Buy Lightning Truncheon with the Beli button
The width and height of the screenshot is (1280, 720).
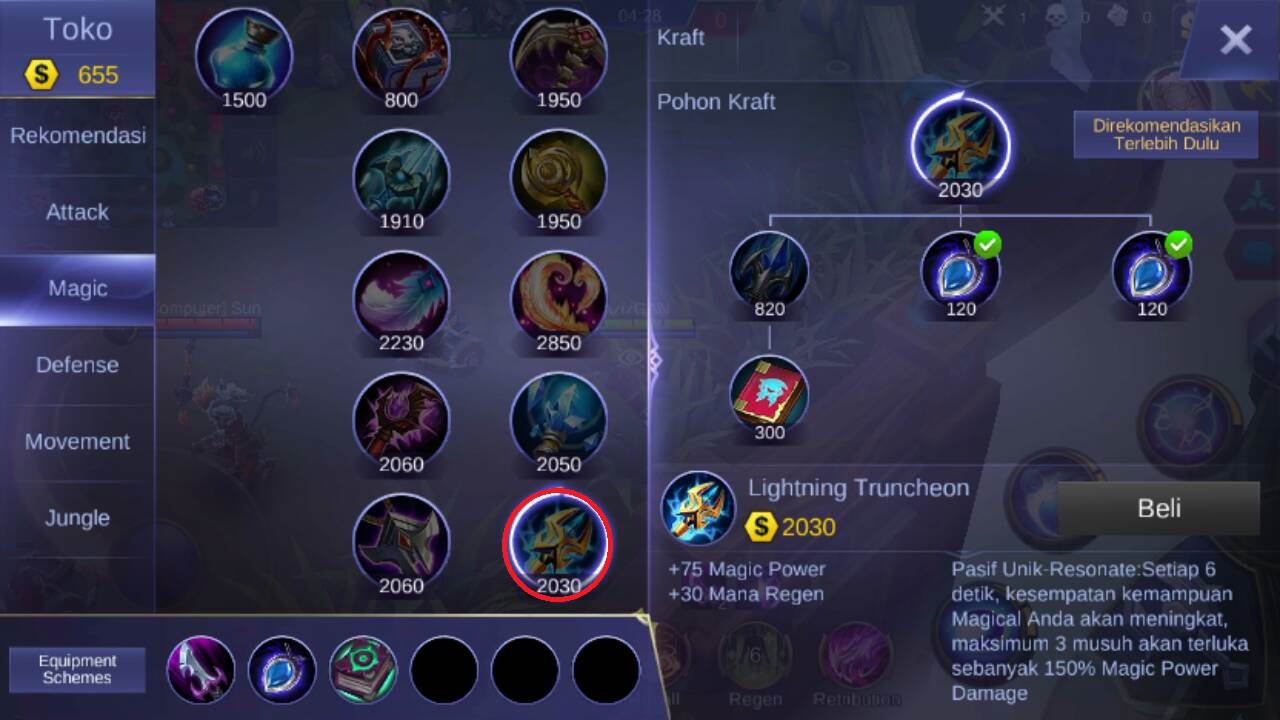(x=1158, y=508)
